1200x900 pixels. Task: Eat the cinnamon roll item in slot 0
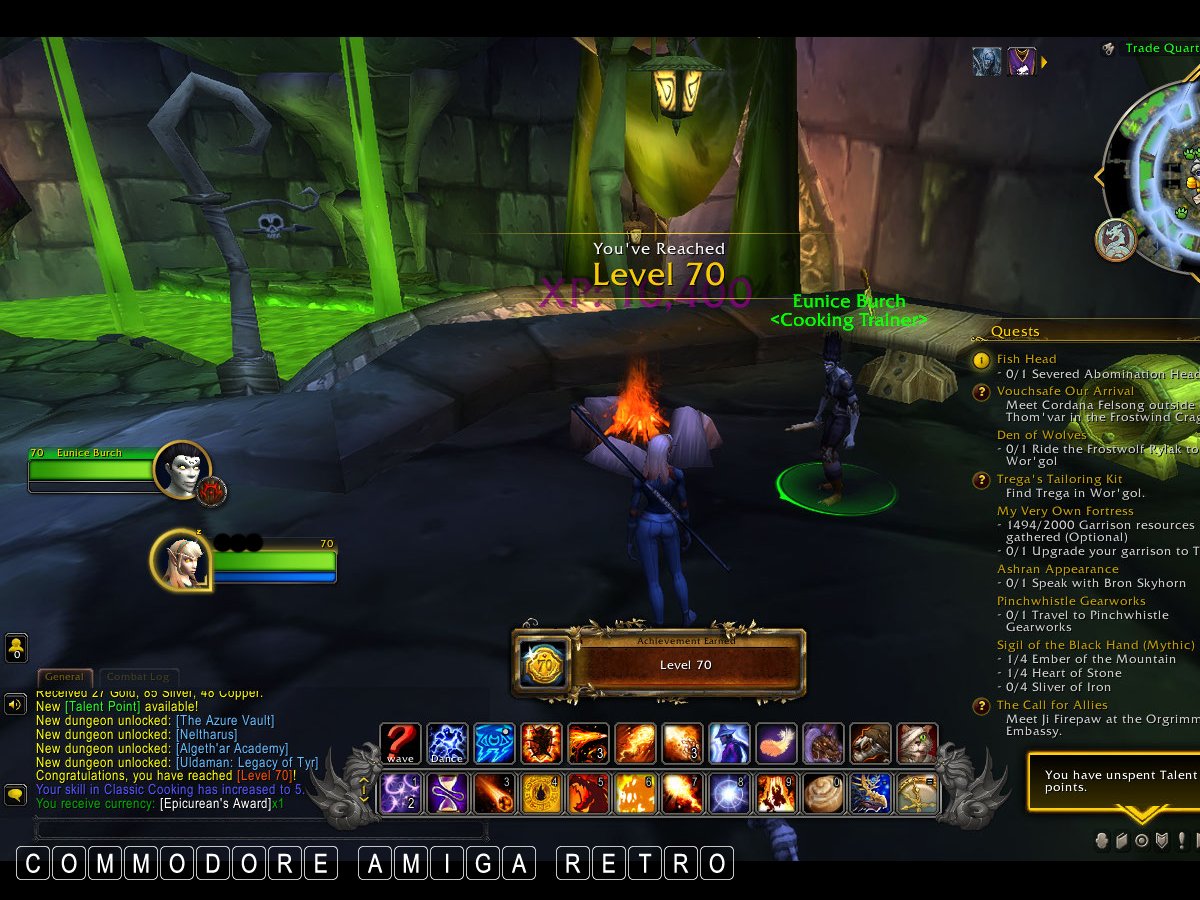tap(824, 794)
